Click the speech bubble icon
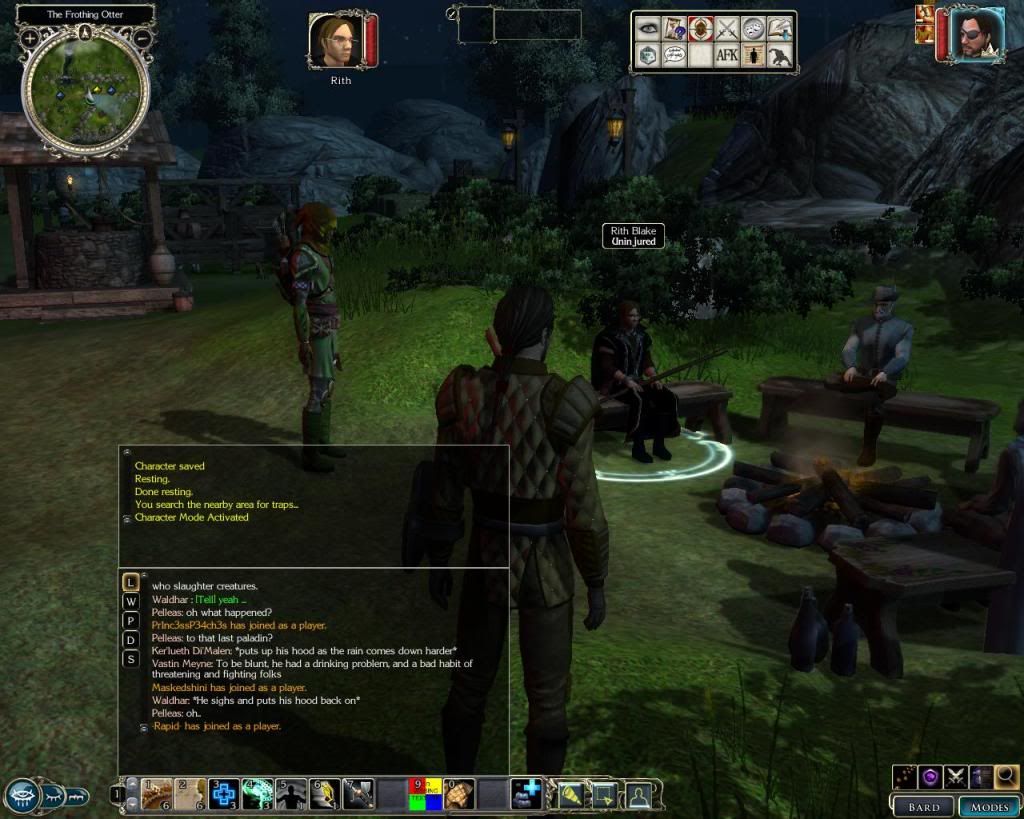The height and width of the screenshot is (819, 1024). pyautogui.click(x=673, y=55)
